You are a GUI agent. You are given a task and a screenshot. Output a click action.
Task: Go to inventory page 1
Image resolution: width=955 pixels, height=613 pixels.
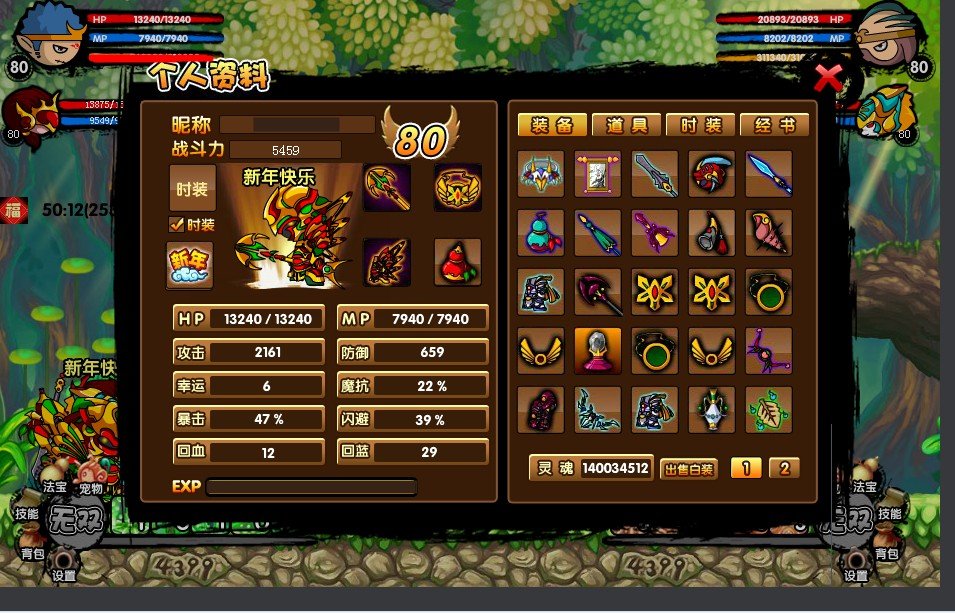pos(746,467)
